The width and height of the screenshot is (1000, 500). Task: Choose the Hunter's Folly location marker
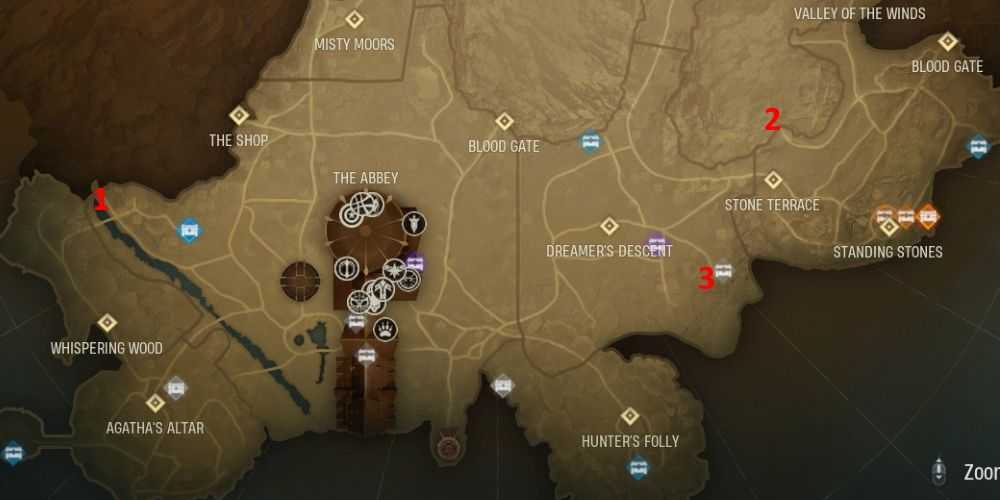630,416
